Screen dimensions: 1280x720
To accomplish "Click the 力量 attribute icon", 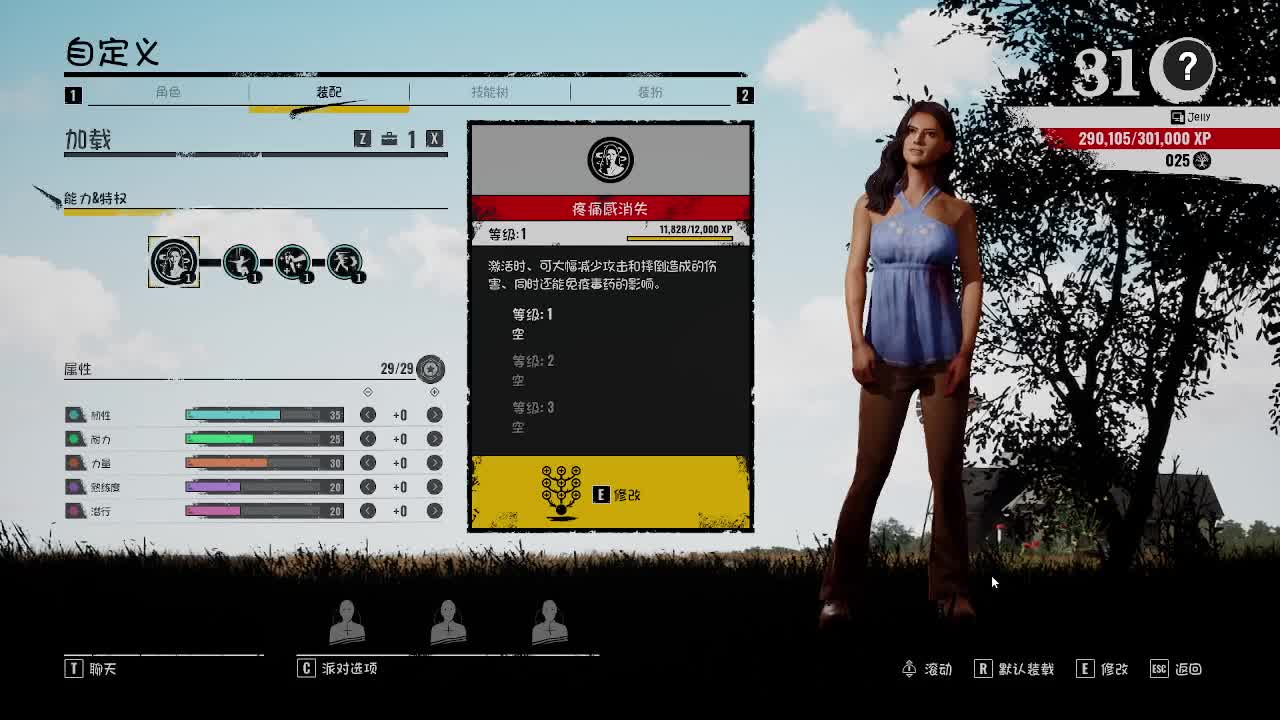I will click(74, 462).
